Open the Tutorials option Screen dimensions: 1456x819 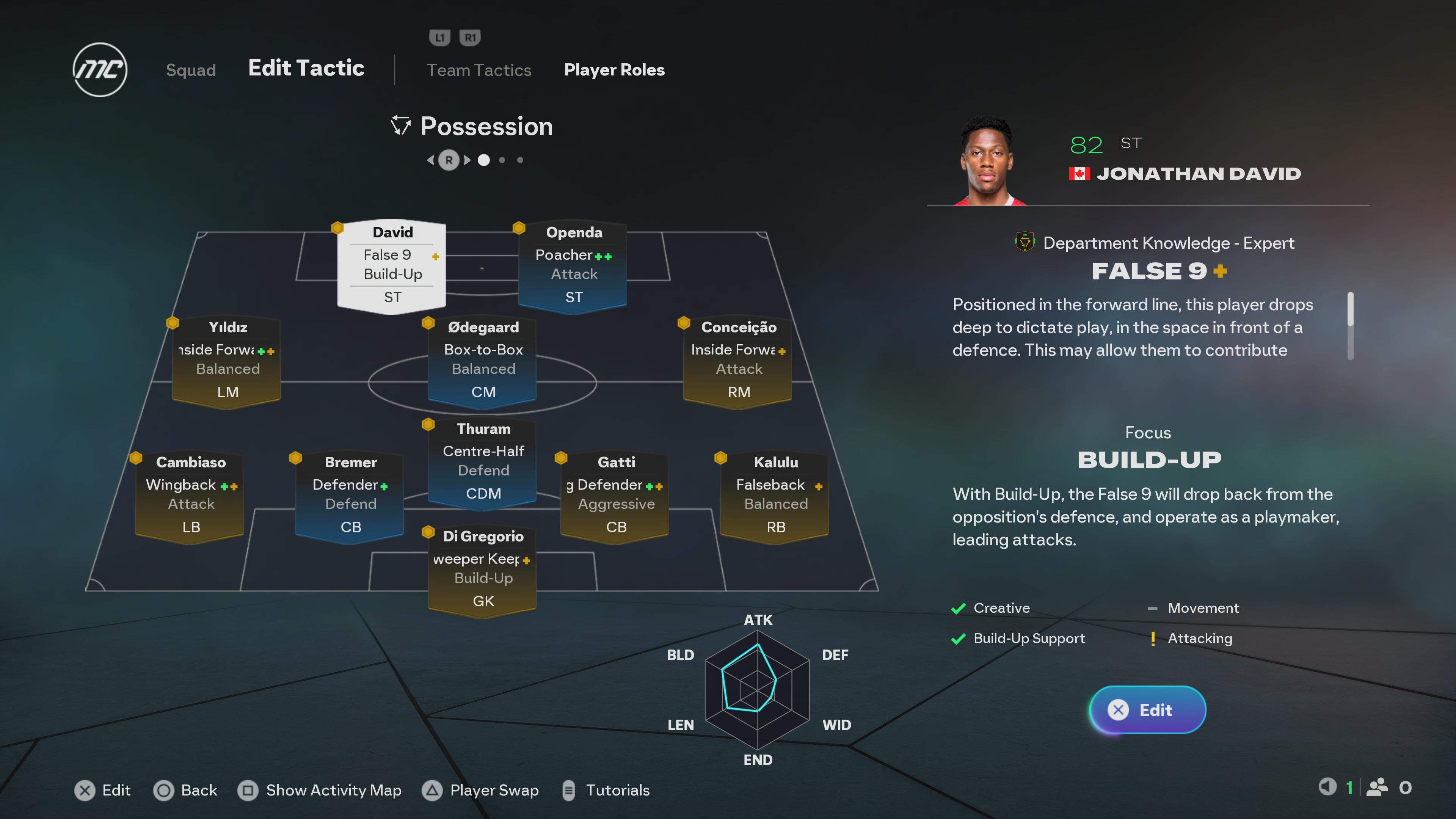point(607,789)
